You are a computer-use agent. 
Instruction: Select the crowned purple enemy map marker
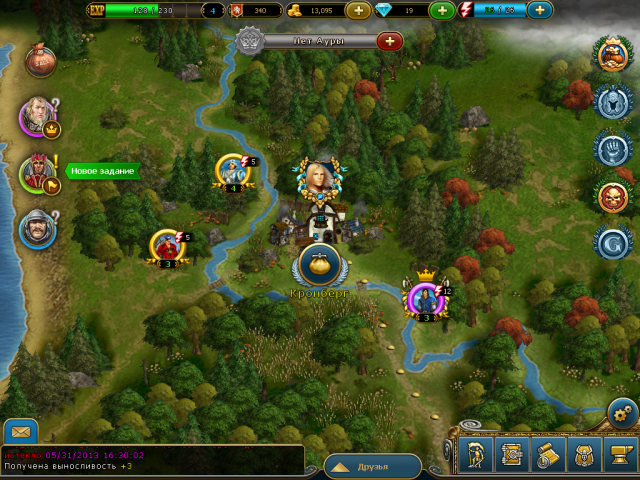[426, 298]
